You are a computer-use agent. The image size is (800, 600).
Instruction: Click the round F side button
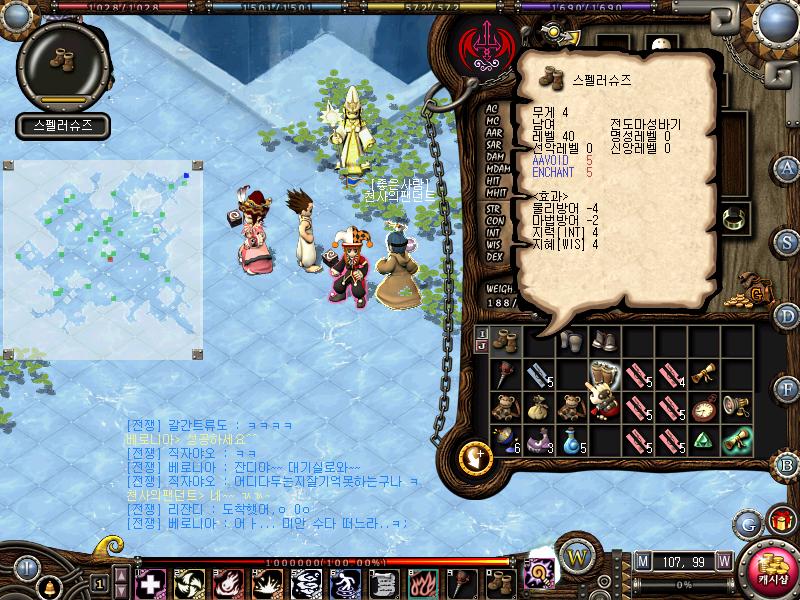787,389
